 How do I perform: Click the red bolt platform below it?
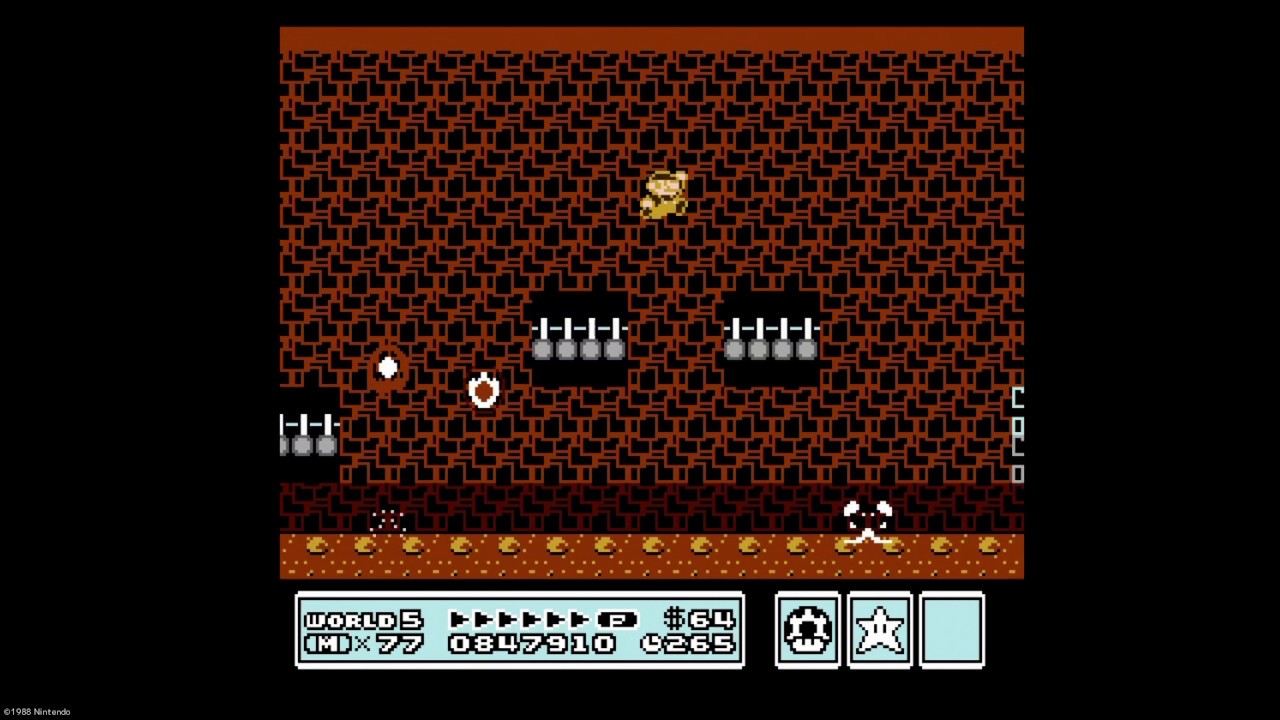coord(484,390)
